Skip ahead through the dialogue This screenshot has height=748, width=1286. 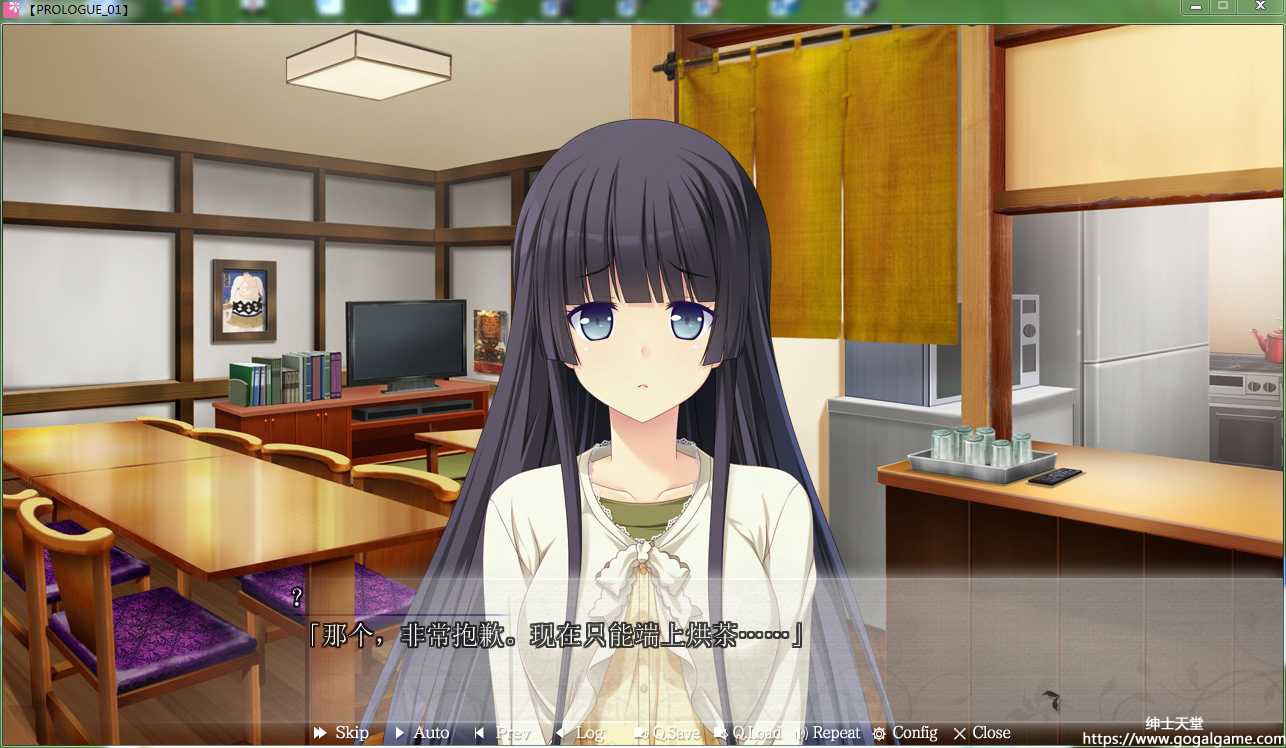[x=342, y=733]
